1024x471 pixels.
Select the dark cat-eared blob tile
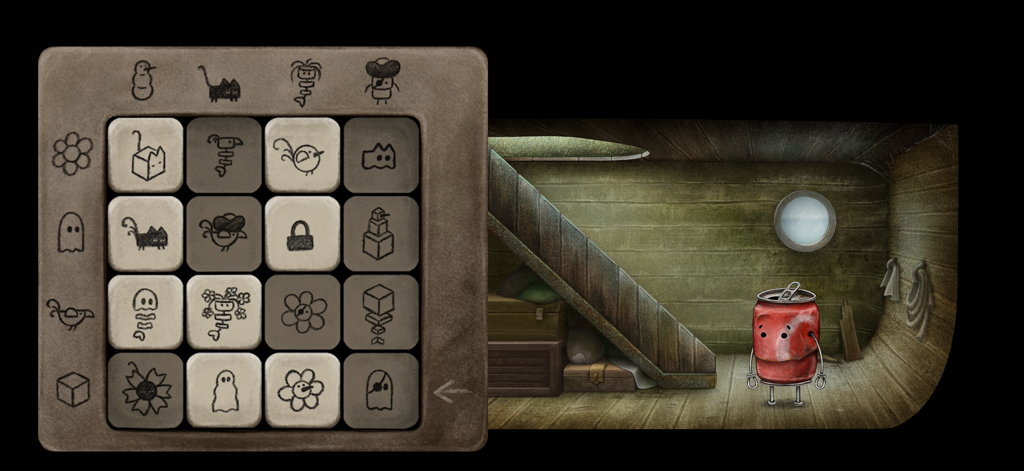point(381,155)
